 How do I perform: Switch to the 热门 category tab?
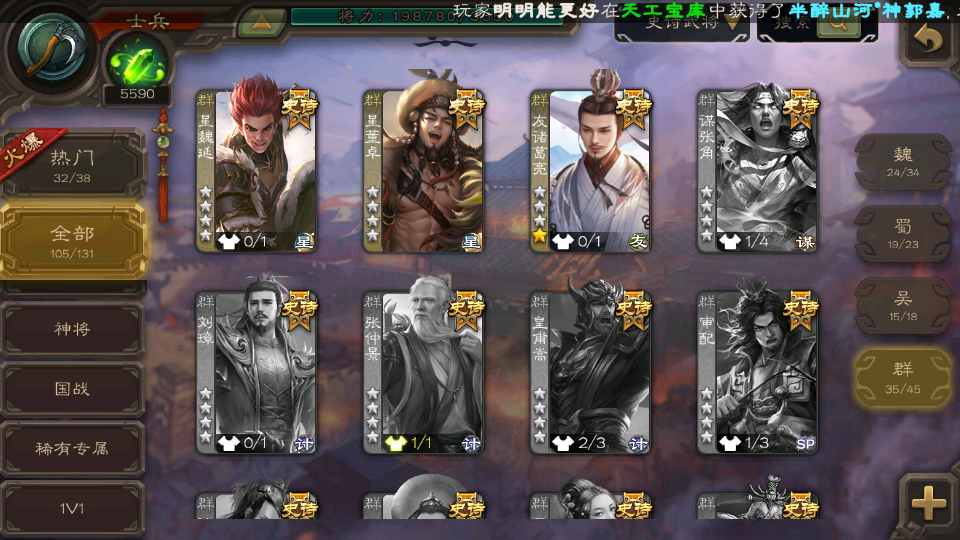(73, 165)
